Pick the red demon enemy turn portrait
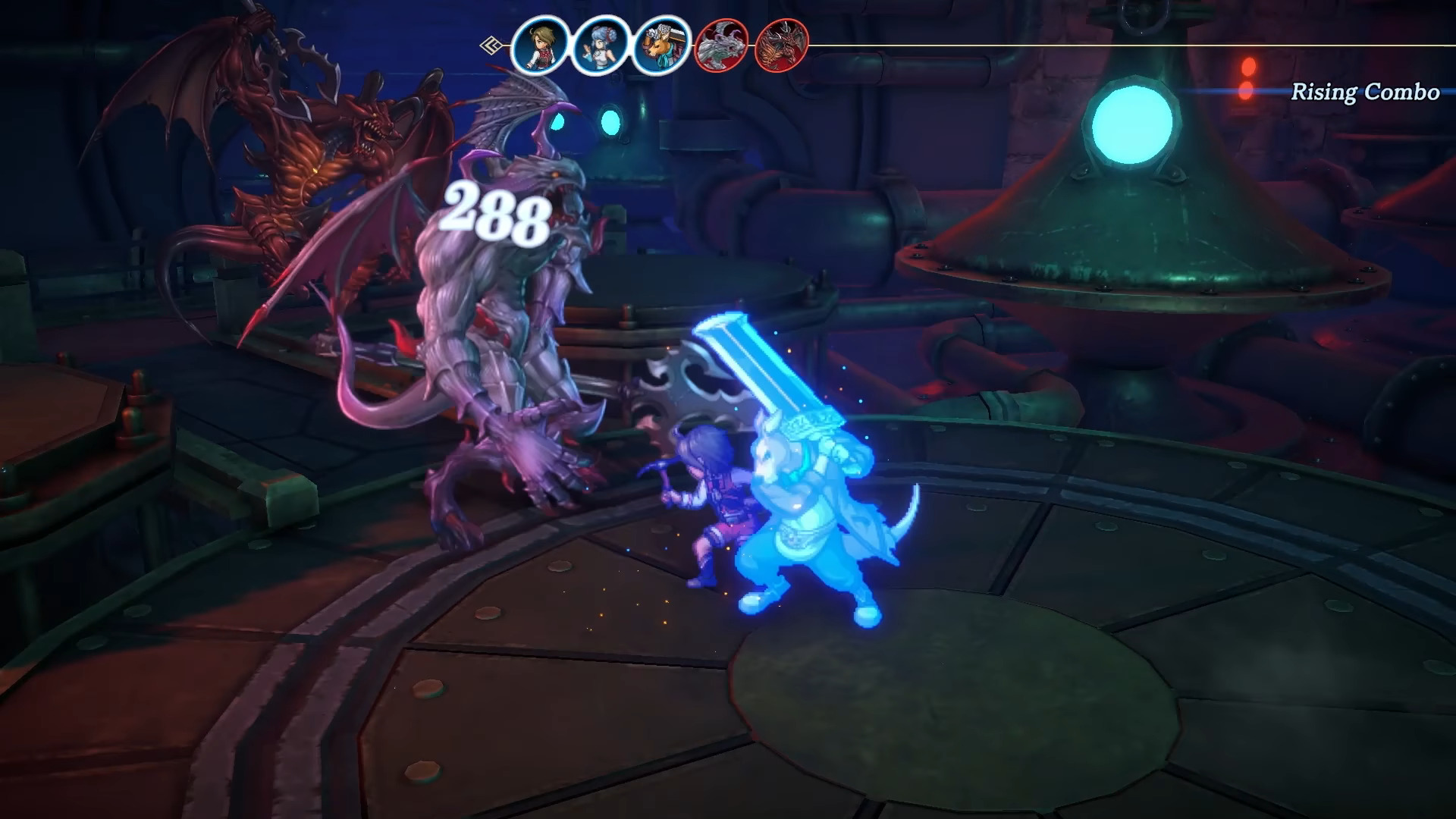Screen dimensions: 1456x819 pyautogui.click(x=781, y=45)
